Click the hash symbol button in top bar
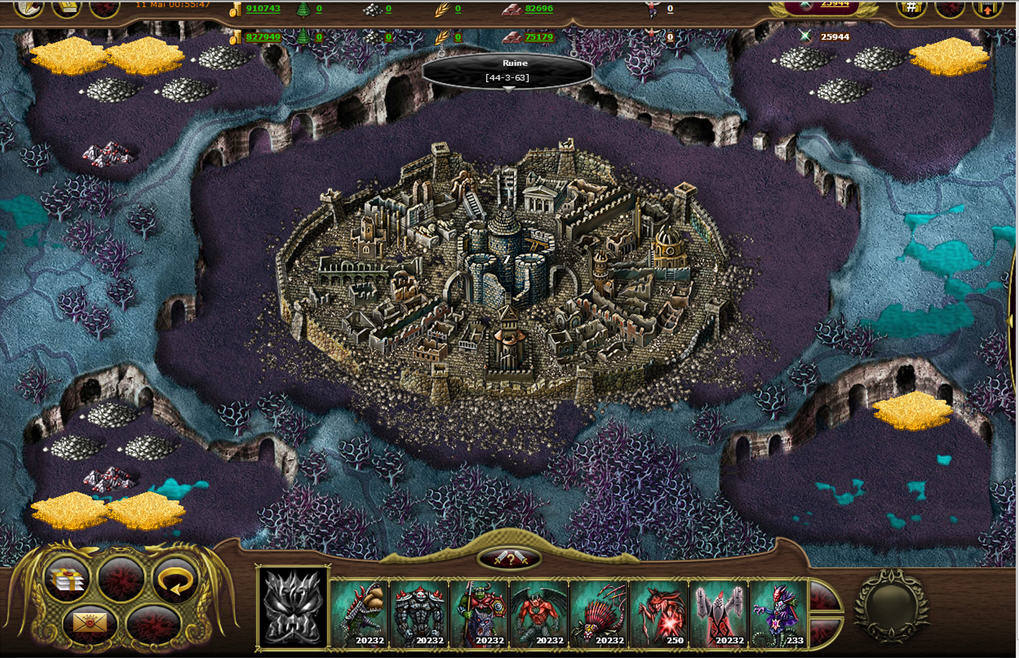The width and height of the screenshot is (1019, 658). tap(911, 9)
